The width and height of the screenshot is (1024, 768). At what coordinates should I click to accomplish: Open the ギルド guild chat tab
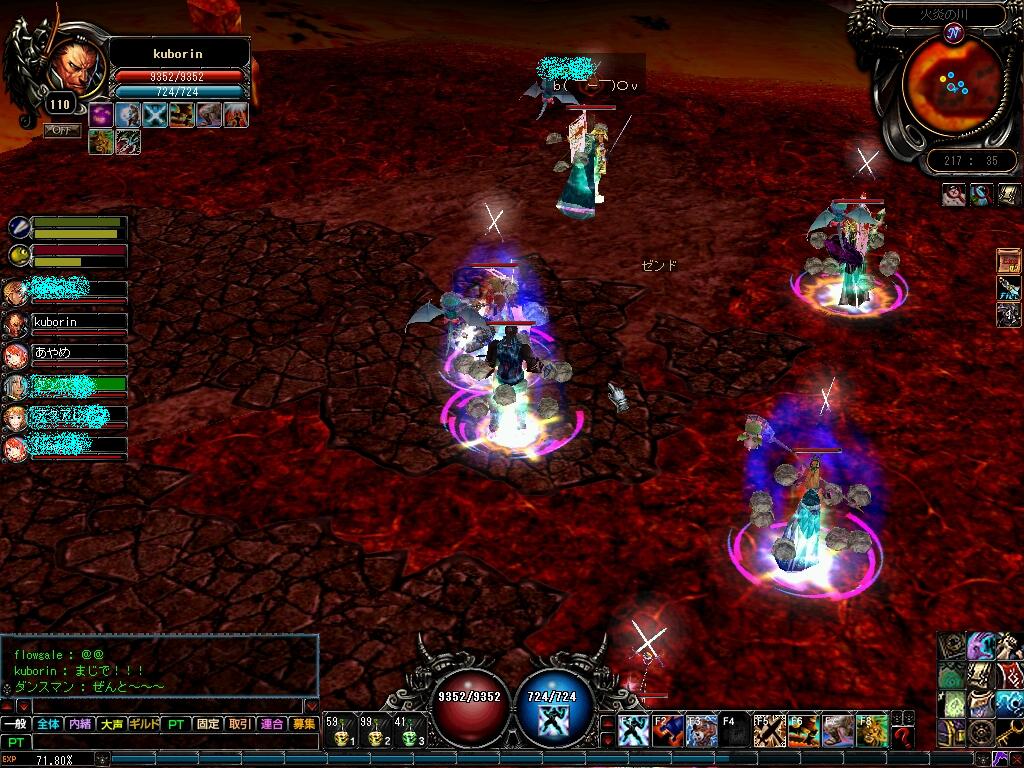[144, 724]
